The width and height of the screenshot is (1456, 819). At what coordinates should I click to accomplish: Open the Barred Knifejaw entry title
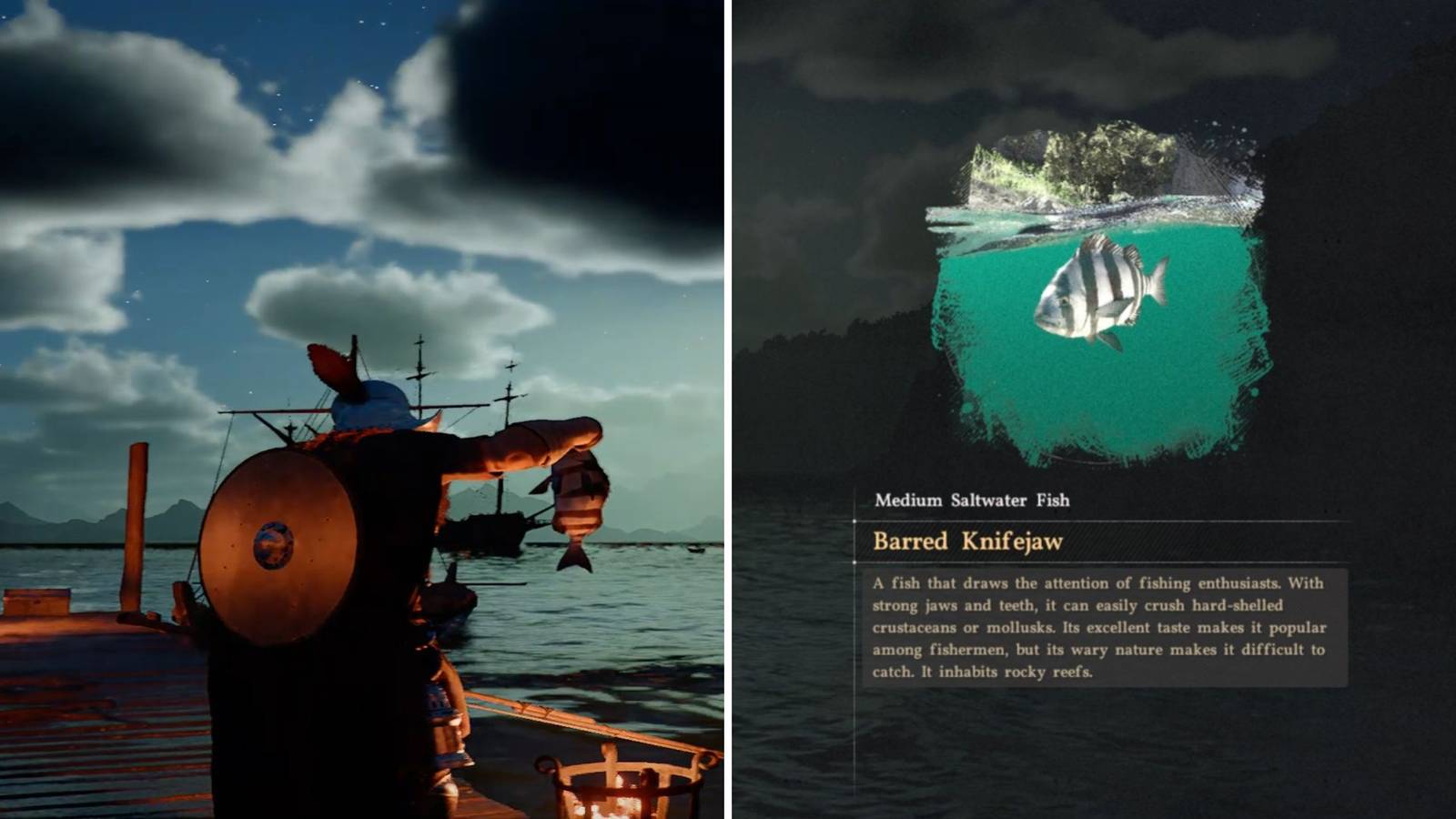click(x=967, y=541)
